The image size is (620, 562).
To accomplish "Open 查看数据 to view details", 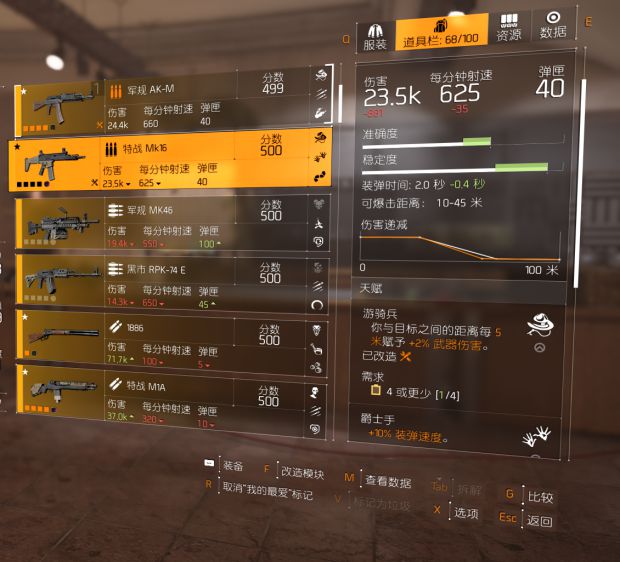I will click(x=387, y=482).
